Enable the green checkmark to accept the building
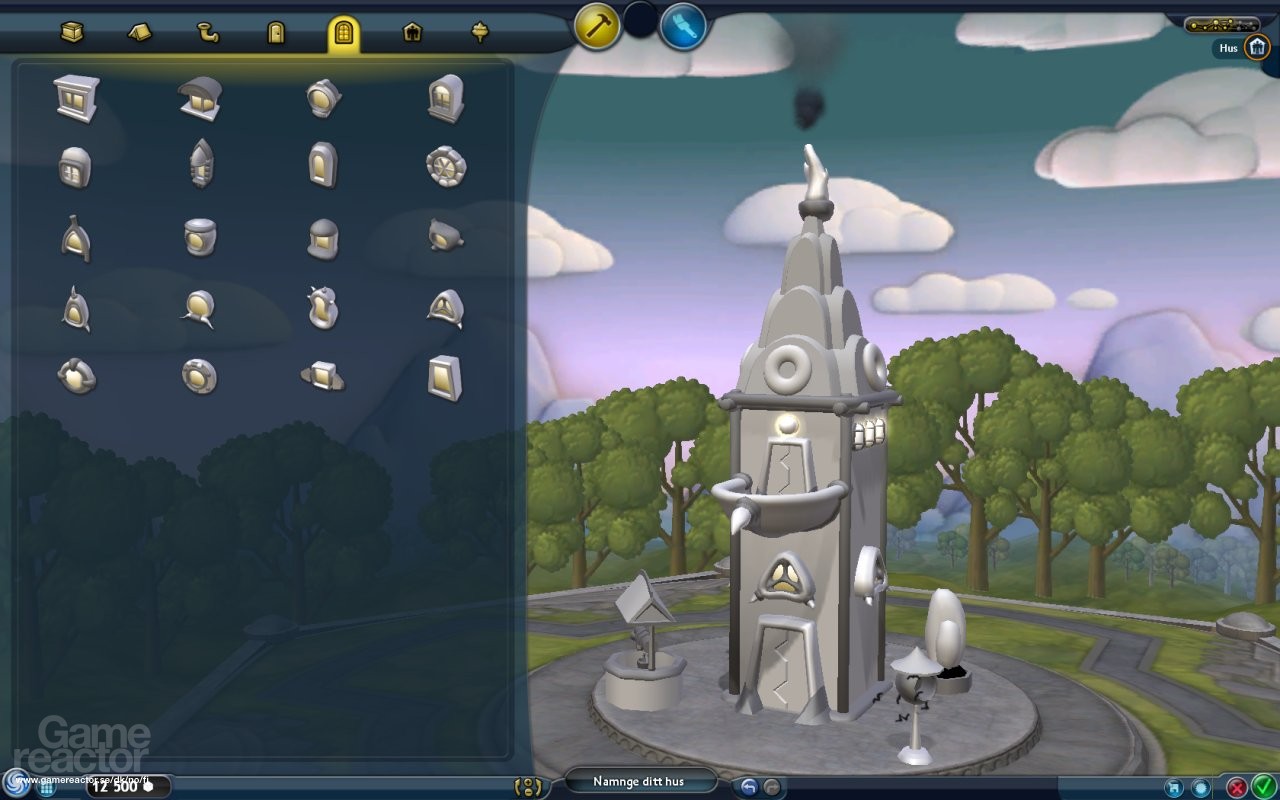 1264,786
